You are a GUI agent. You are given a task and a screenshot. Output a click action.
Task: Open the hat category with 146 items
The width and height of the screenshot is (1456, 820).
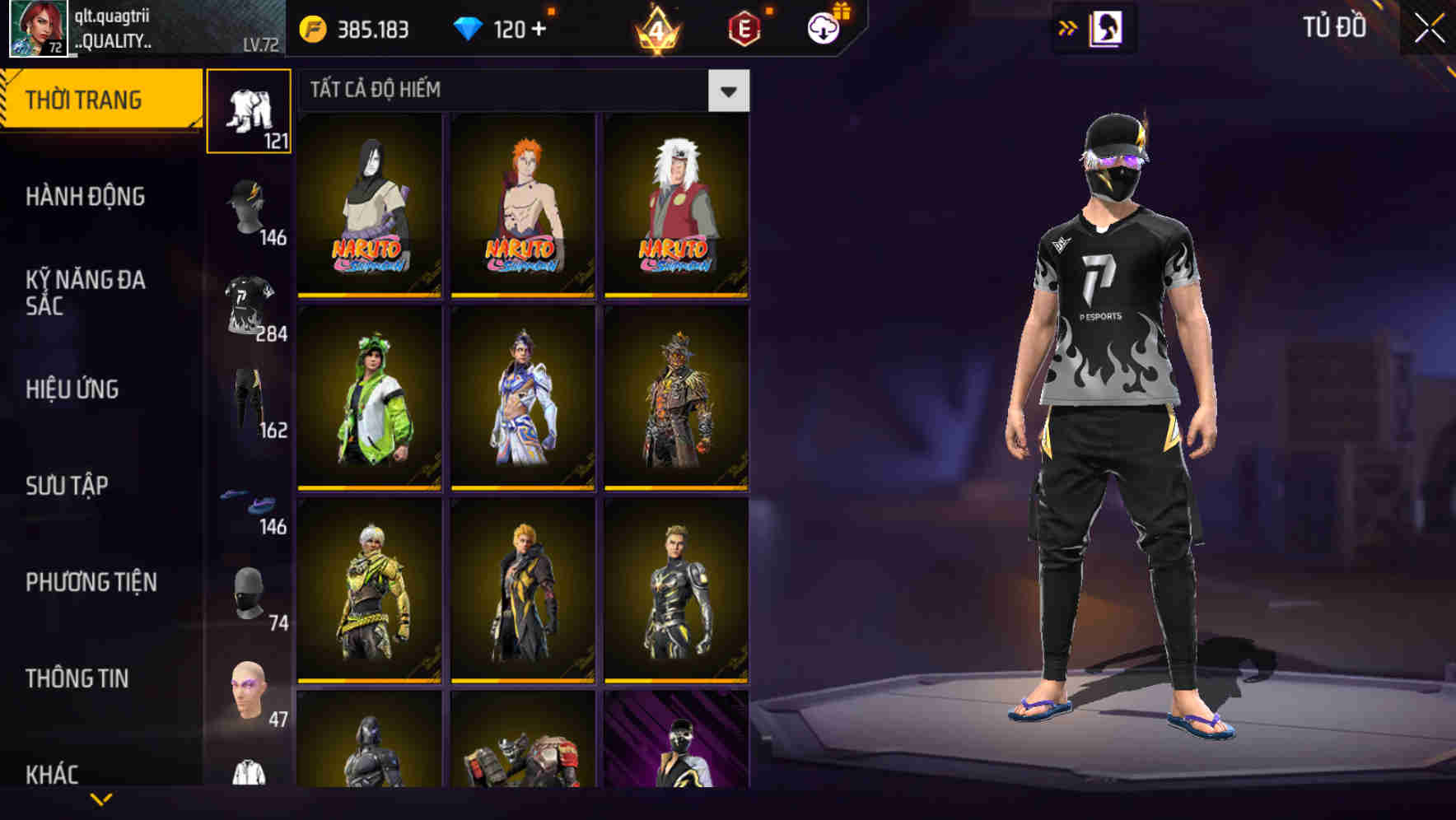(x=249, y=207)
